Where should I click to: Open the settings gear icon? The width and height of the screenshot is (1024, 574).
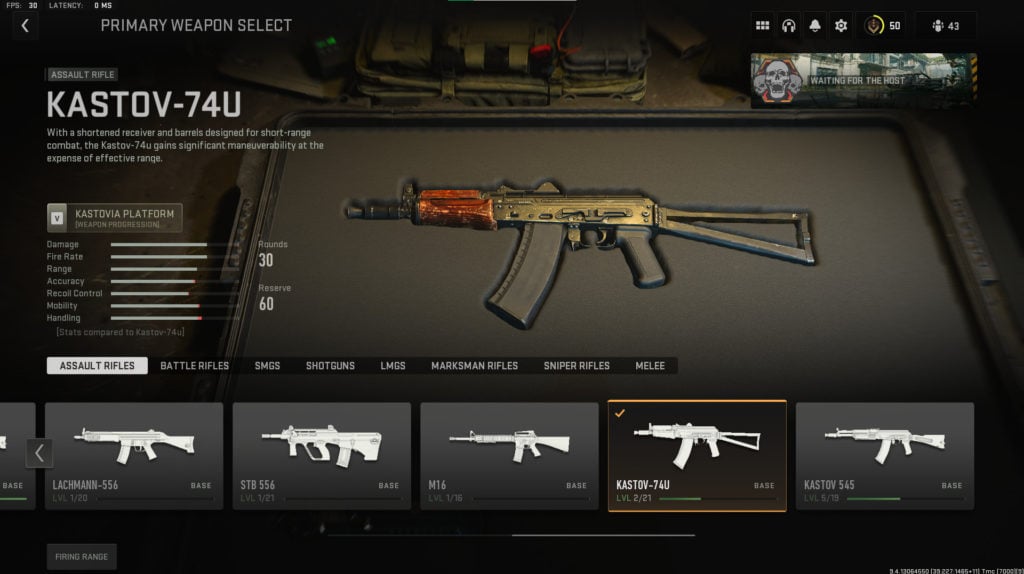(x=841, y=26)
